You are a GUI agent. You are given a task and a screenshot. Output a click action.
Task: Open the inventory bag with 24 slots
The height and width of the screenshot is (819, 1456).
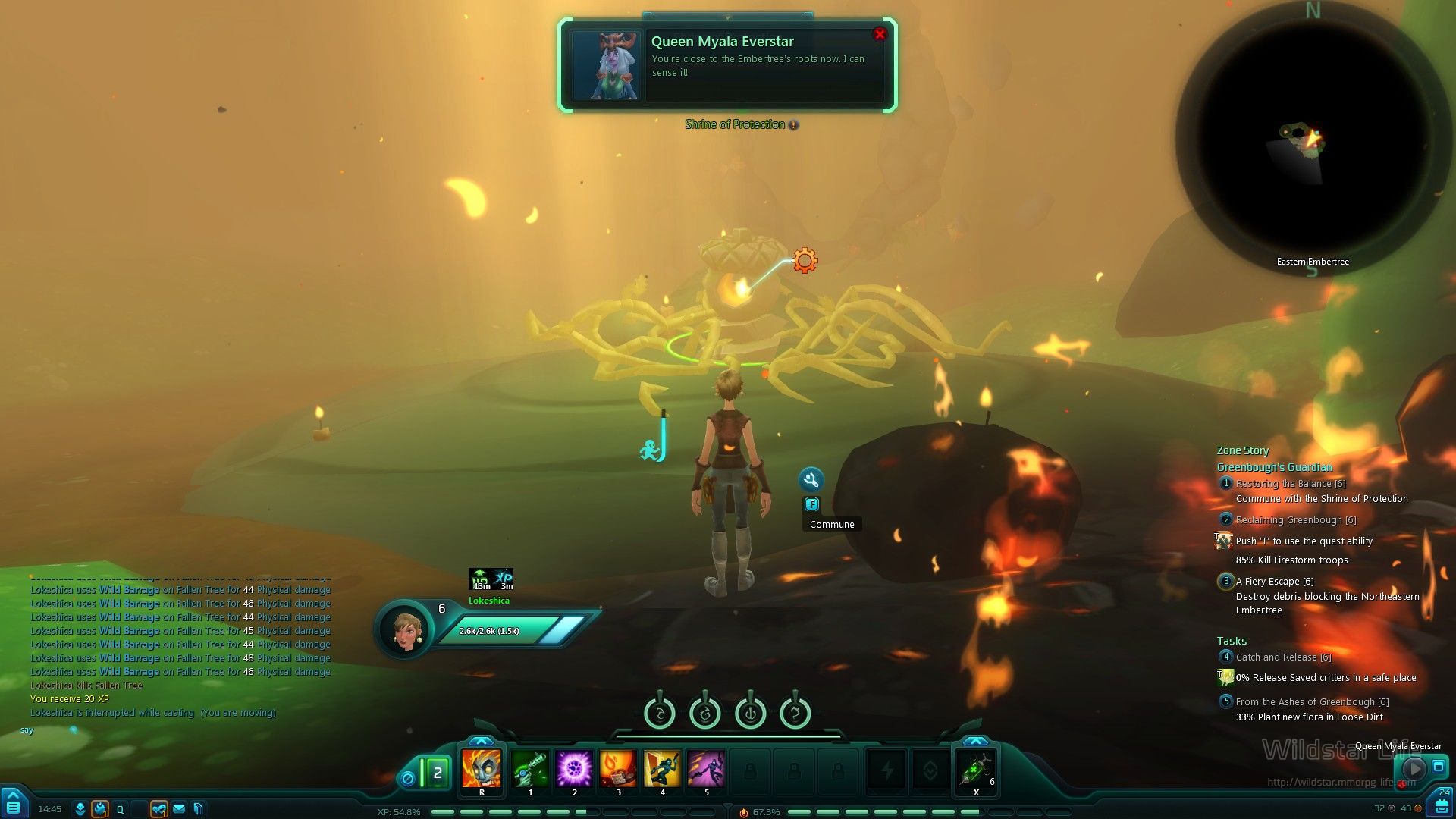[x=1442, y=805]
